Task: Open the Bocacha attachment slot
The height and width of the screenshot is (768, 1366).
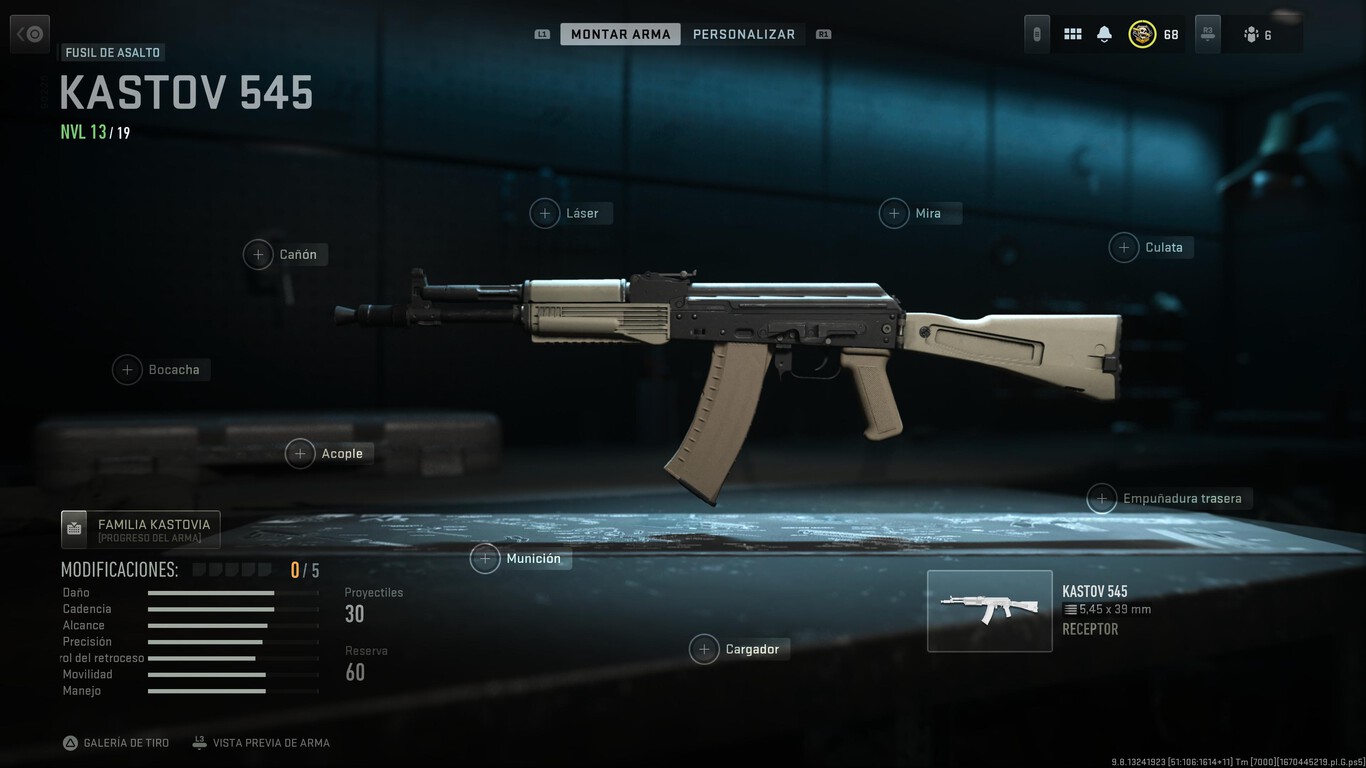Action: (160, 369)
